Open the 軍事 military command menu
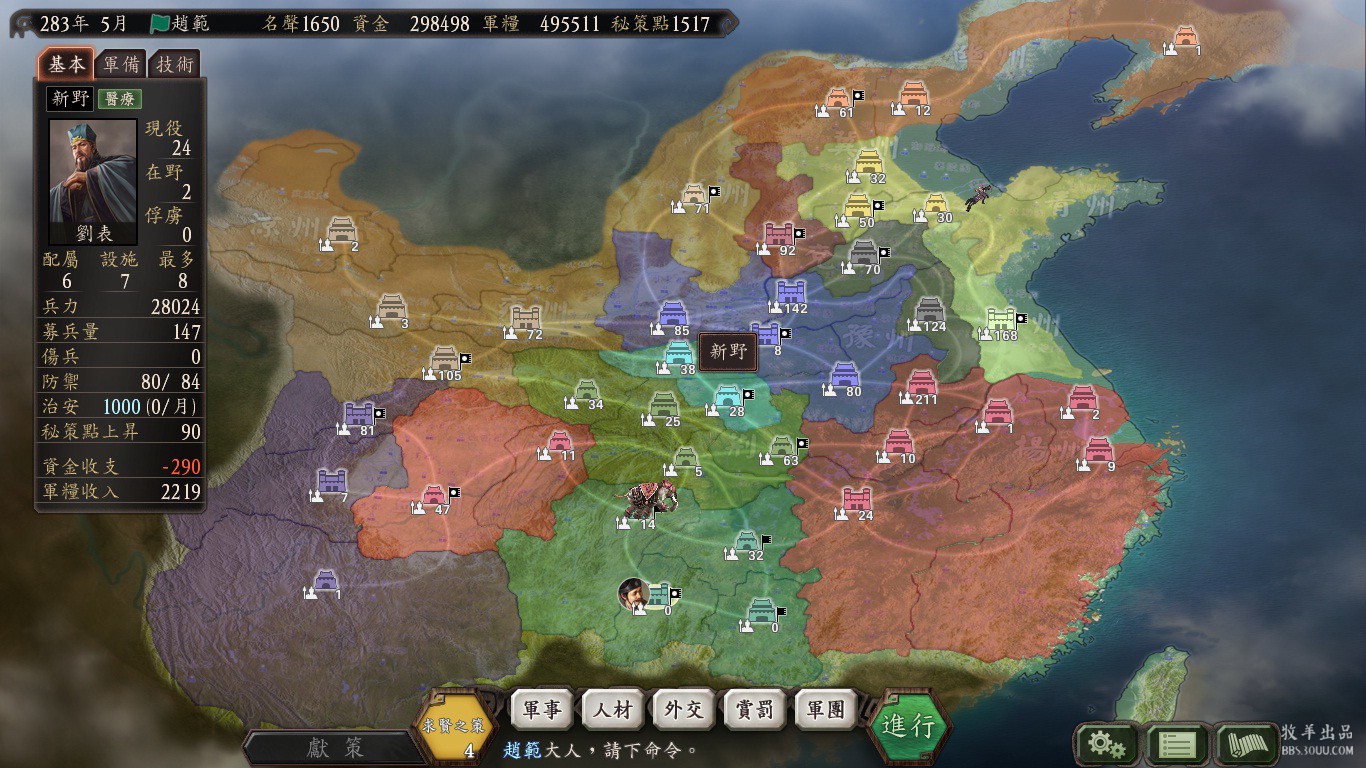The height and width of the screenshot is (768, 1366). pyautogui.click(x=541, y=710)
